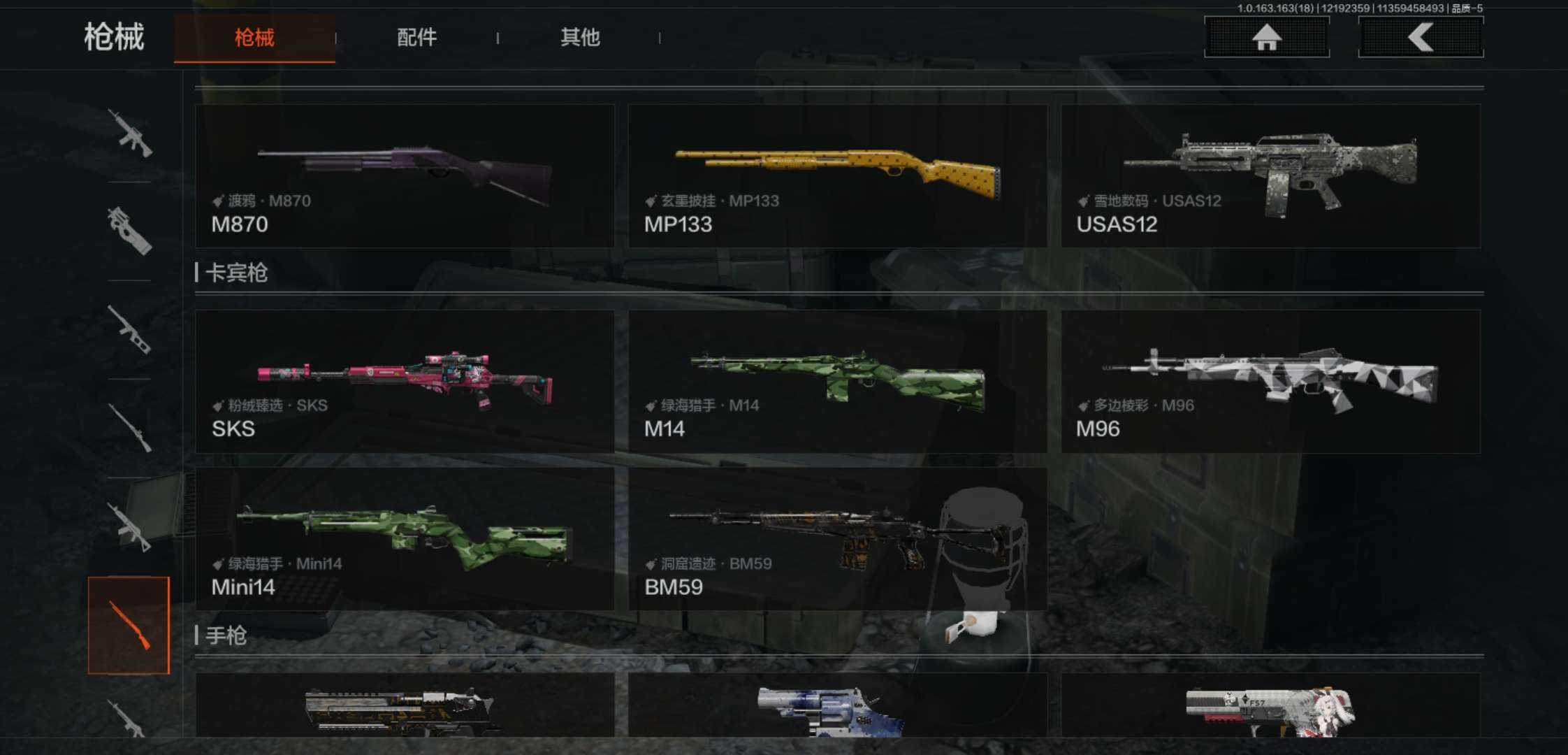This screenshot has width=1568, height=755.
Task: Pick the USAS12 snow camo card
Action: [x=1270, y=176]
